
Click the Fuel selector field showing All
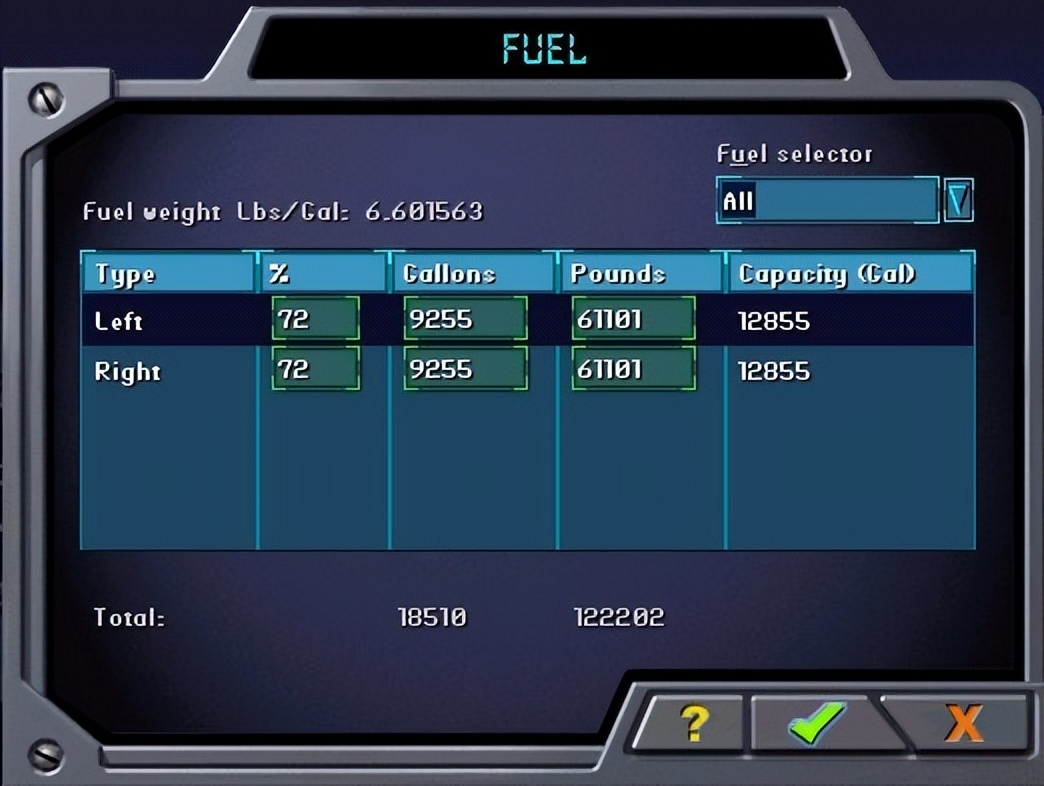tap(828, 201)
